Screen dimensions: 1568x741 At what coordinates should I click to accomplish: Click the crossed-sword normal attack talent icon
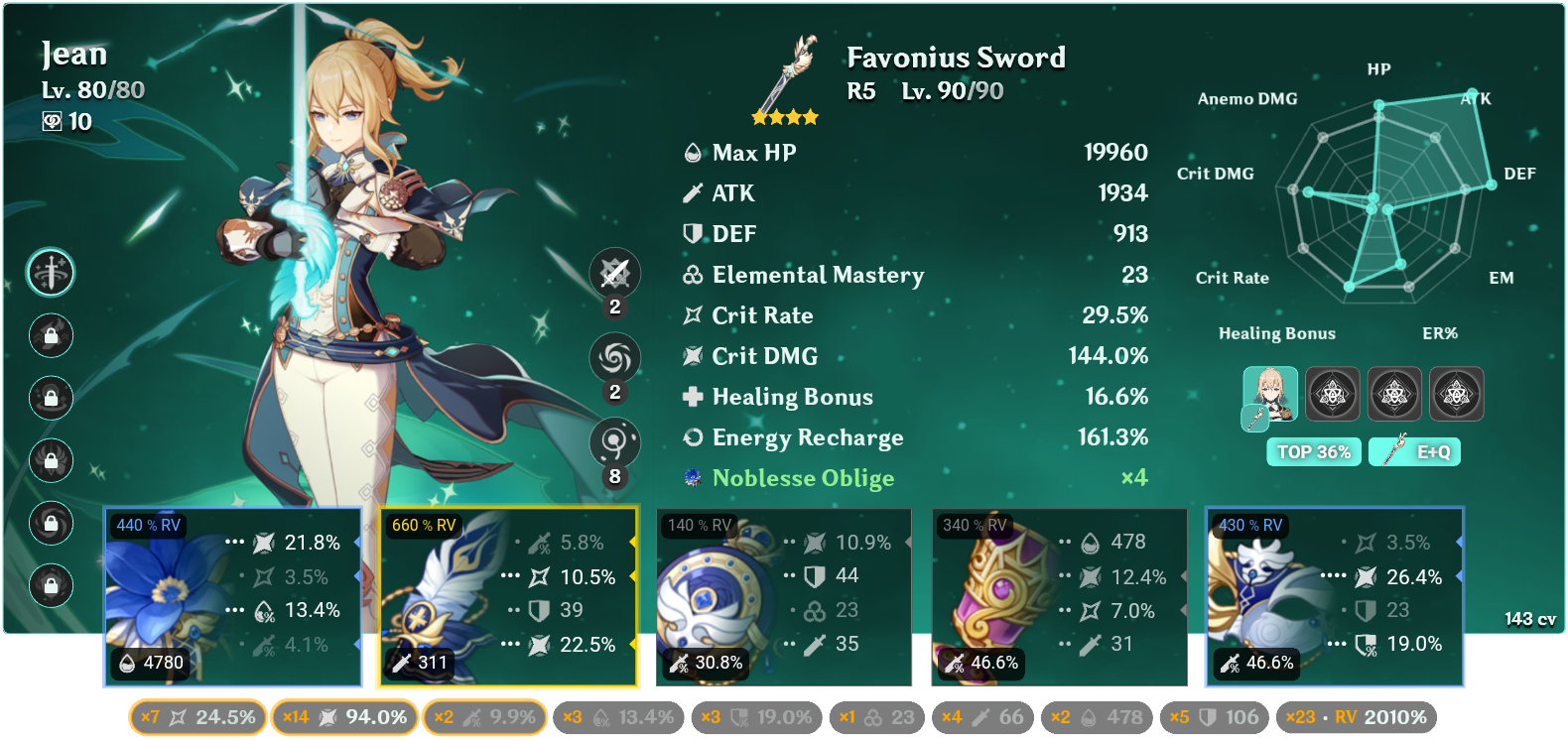(614, 273)
